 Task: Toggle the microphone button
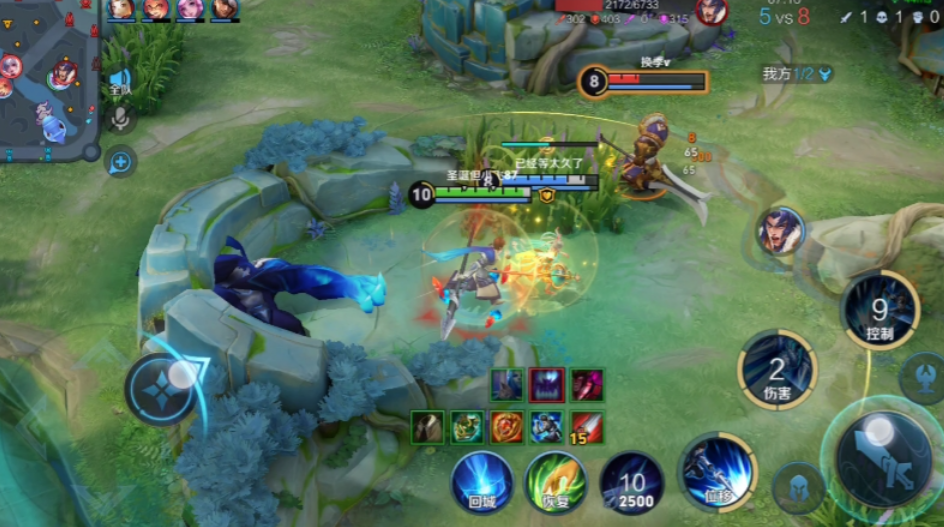pos(121,119)
